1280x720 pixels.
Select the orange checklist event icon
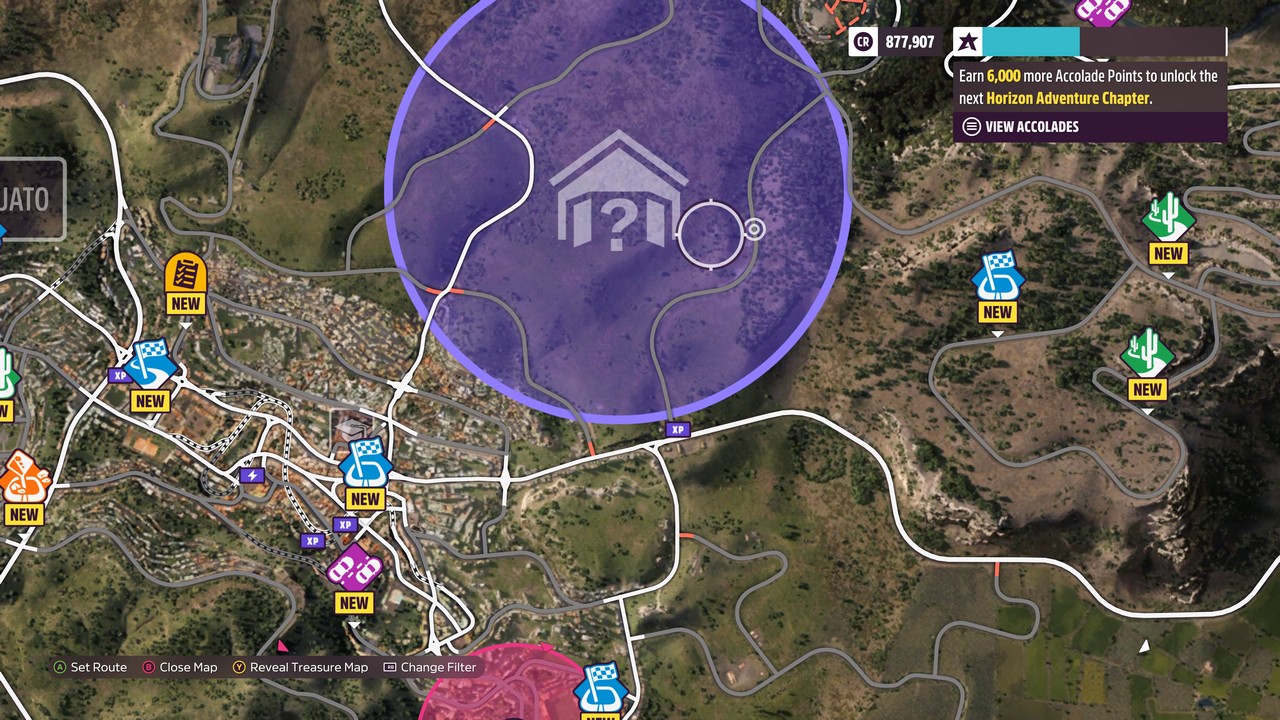[185, 272]
